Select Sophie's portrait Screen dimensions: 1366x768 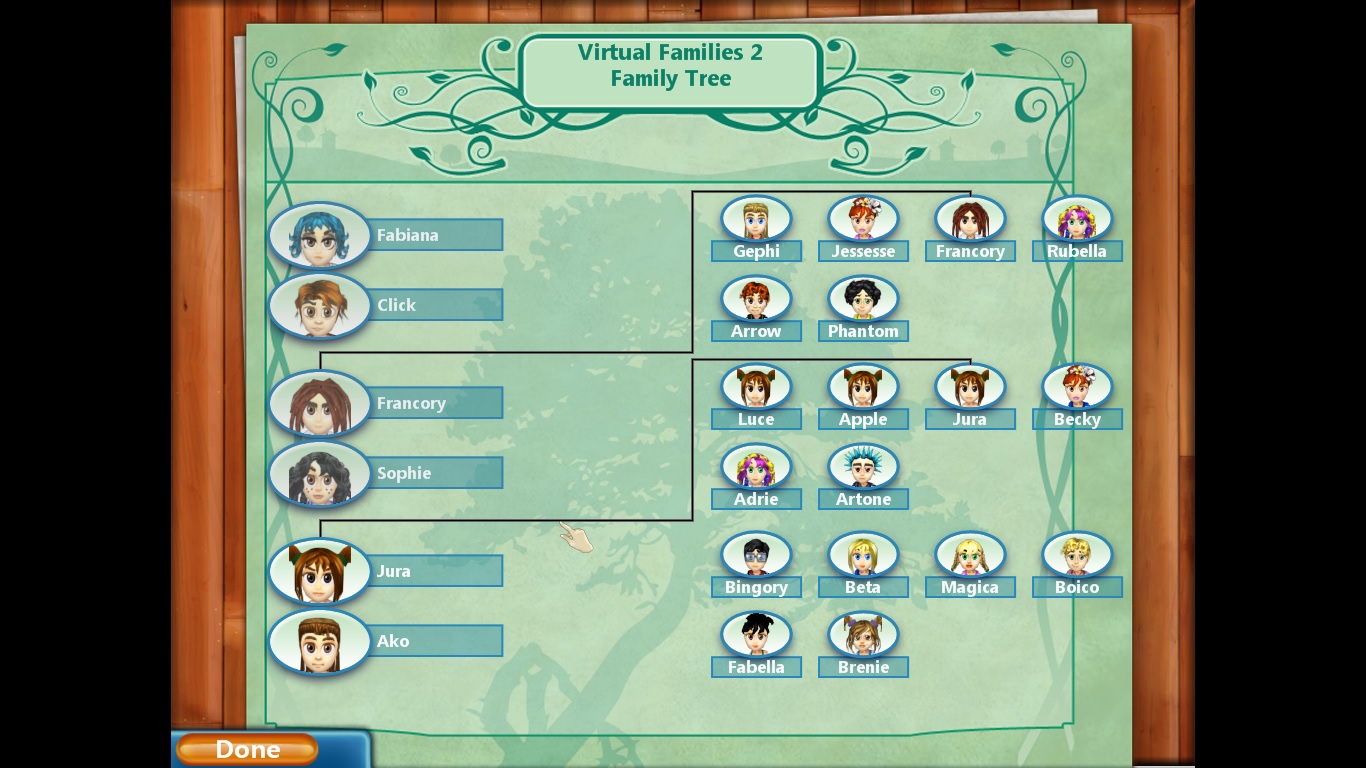319,474
